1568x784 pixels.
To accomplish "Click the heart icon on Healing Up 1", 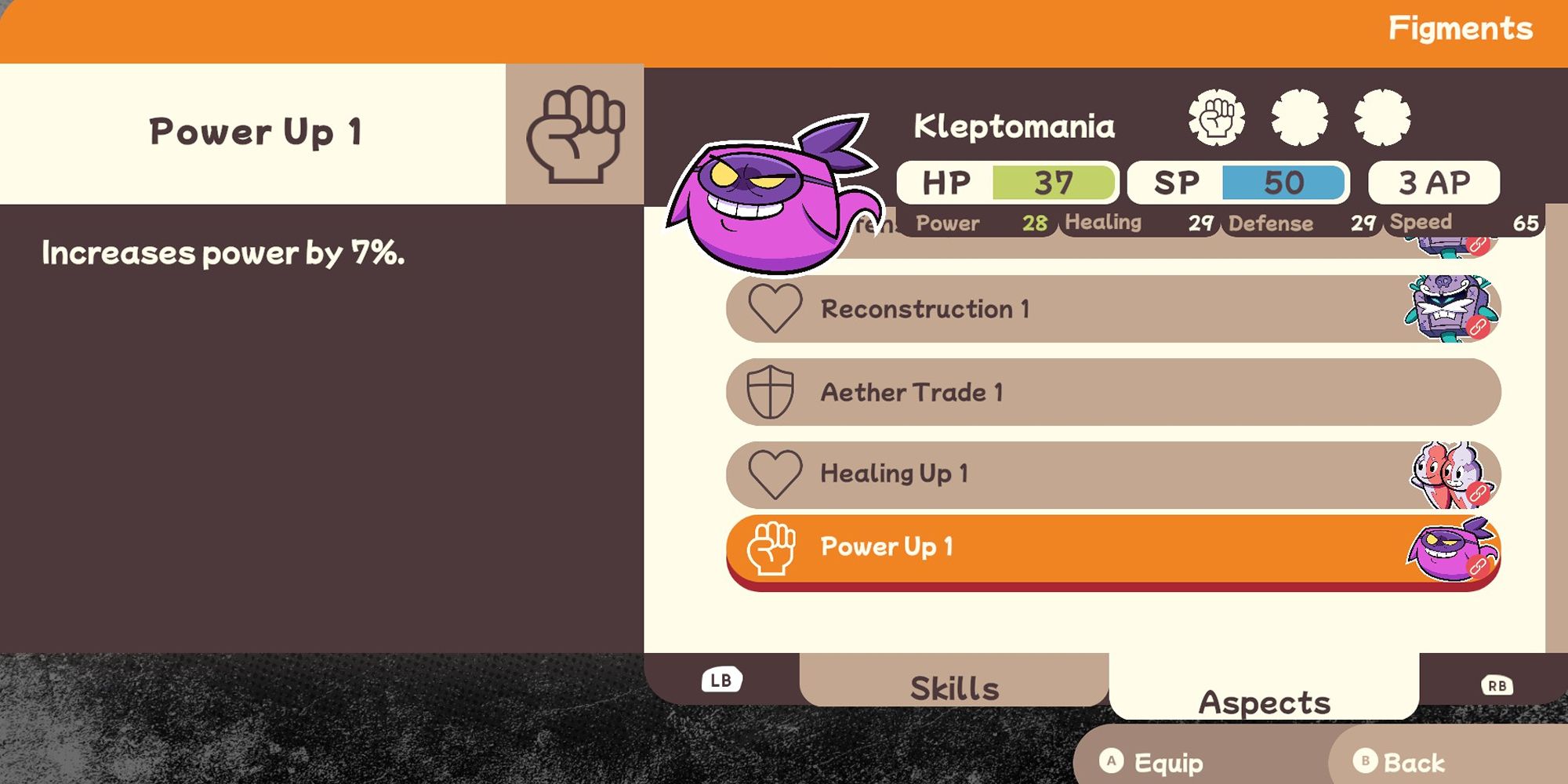I will click(x=775, y=474).
